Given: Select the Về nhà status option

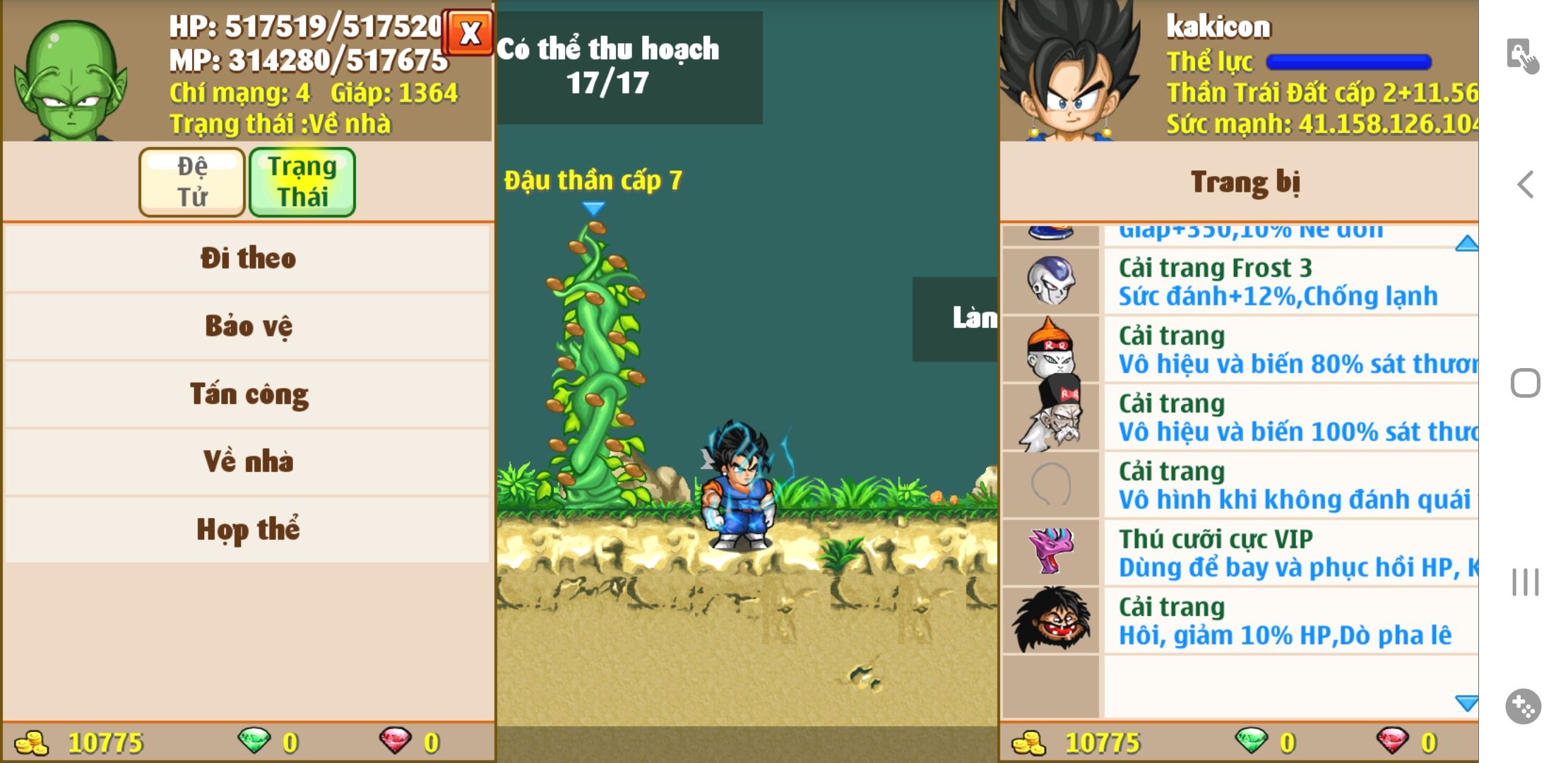Looking at the screenshot, I should [x=247, y=461].
